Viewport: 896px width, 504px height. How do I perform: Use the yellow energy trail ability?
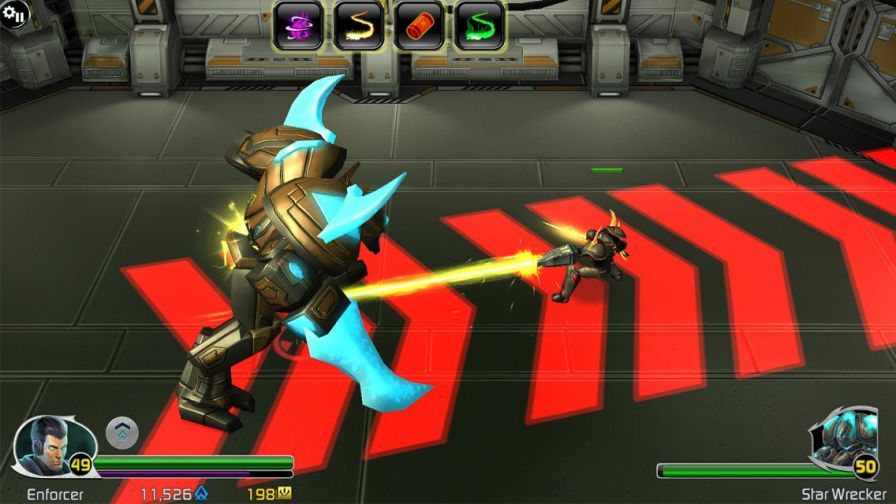(x=358, y=26)
